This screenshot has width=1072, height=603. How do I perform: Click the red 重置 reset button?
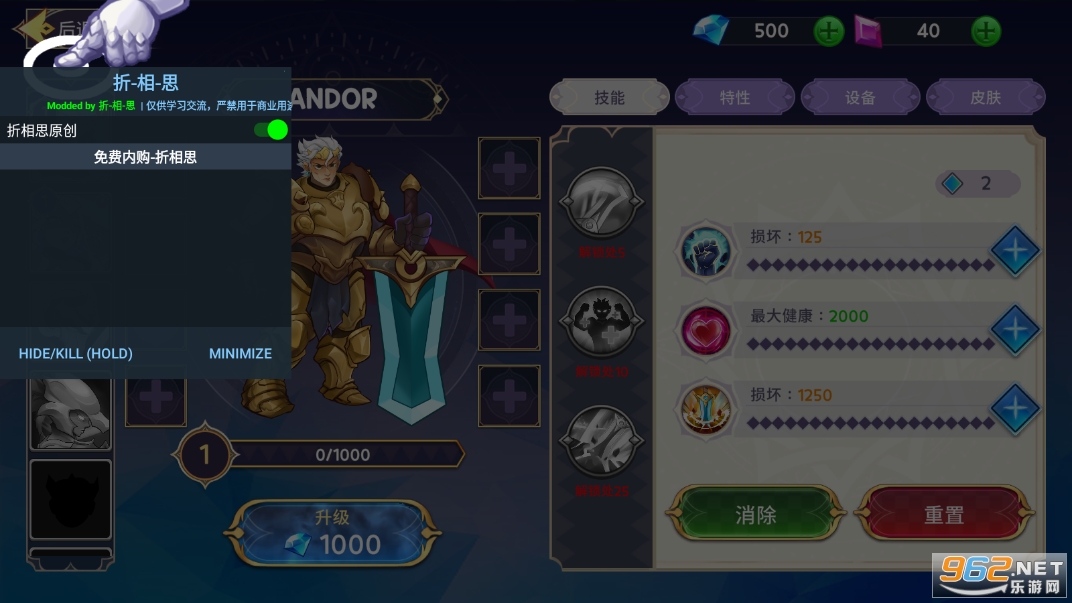943,515
